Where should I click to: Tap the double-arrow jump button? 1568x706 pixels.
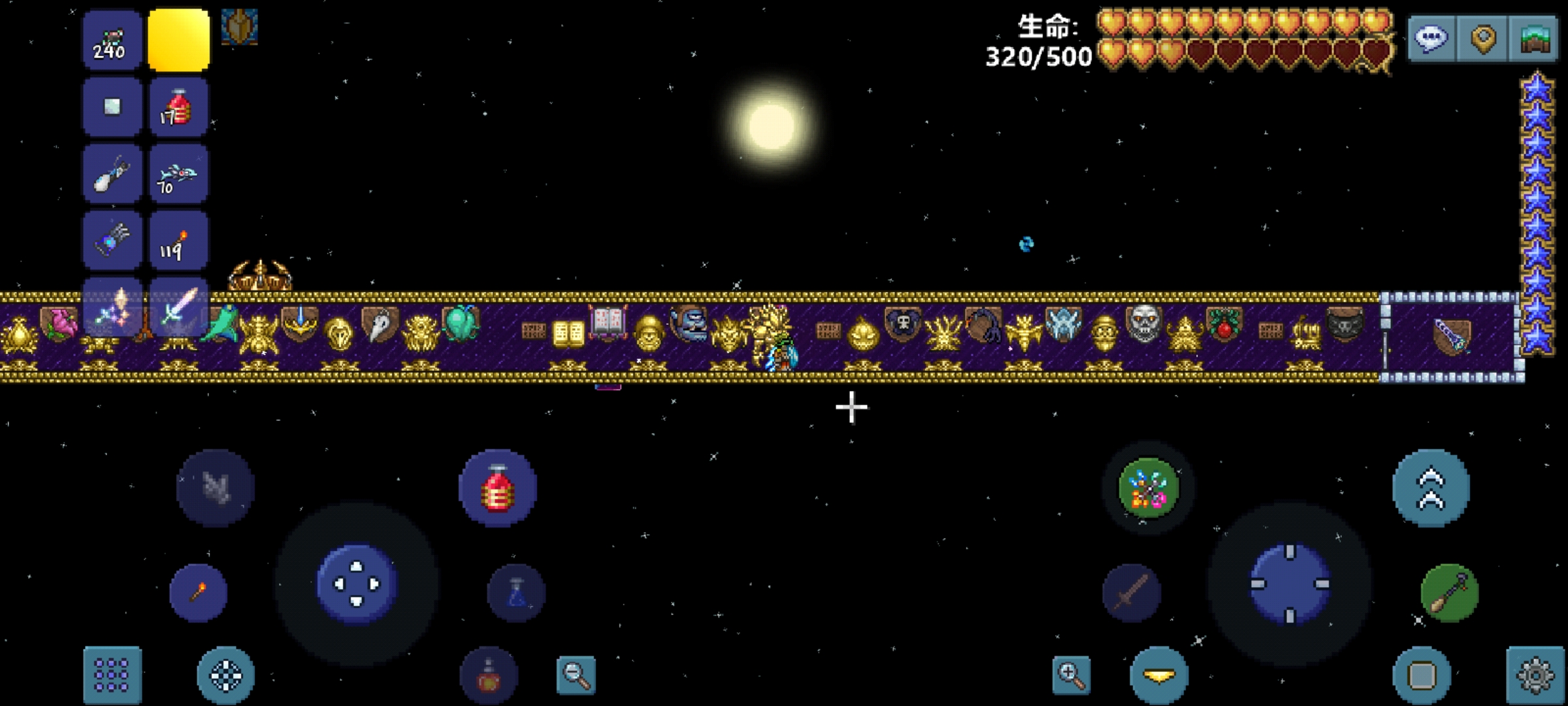coord(1431,488)
